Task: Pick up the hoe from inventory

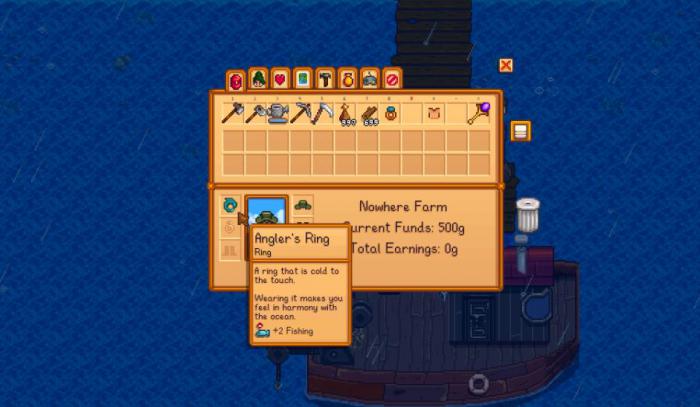Action: (x=255, y=114)
